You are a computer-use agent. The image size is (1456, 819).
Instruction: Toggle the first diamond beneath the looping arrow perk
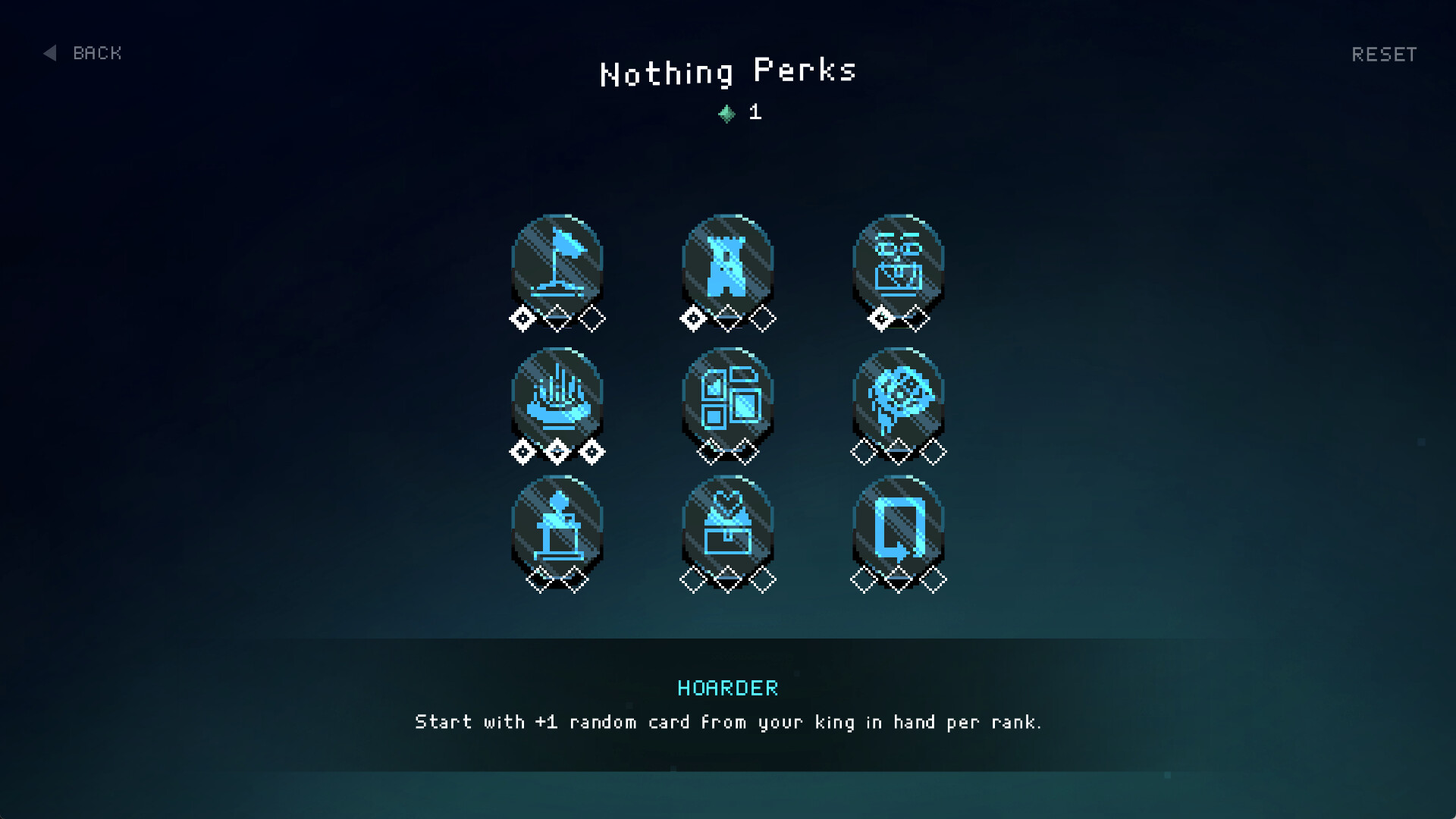(862, 578)
